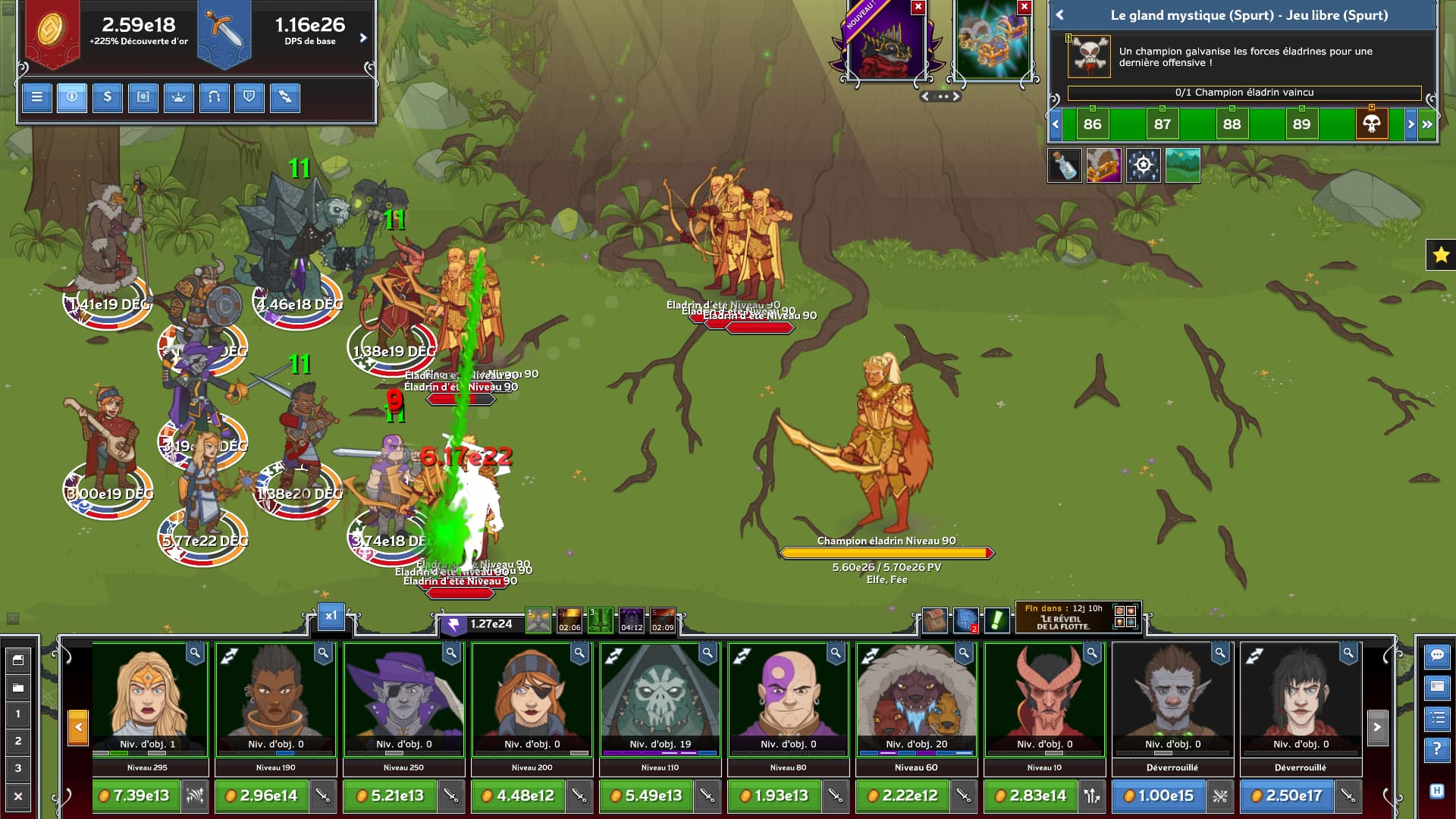Toggle the x1 level-up multiplier
Image resolution: width=1456 pixels, height=819 pixels.
pyautogui.click(x=331, y=616)
